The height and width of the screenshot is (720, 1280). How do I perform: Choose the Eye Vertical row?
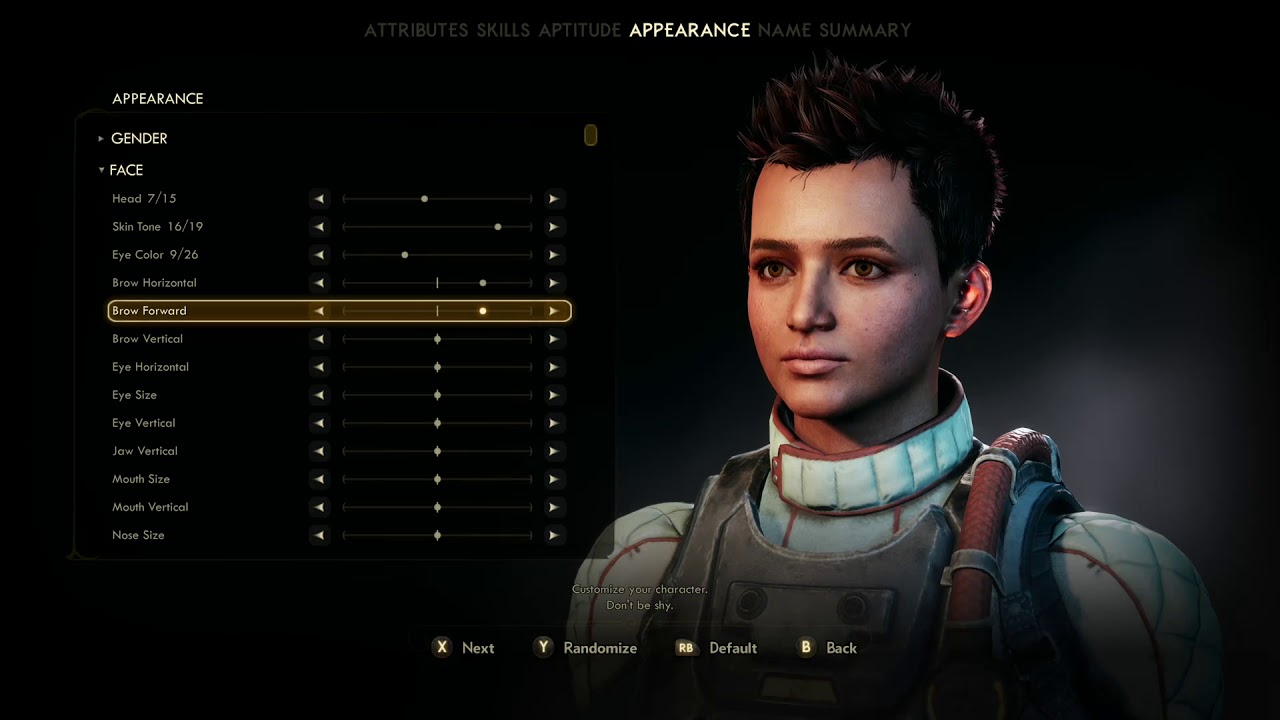(x=143, y=423)
